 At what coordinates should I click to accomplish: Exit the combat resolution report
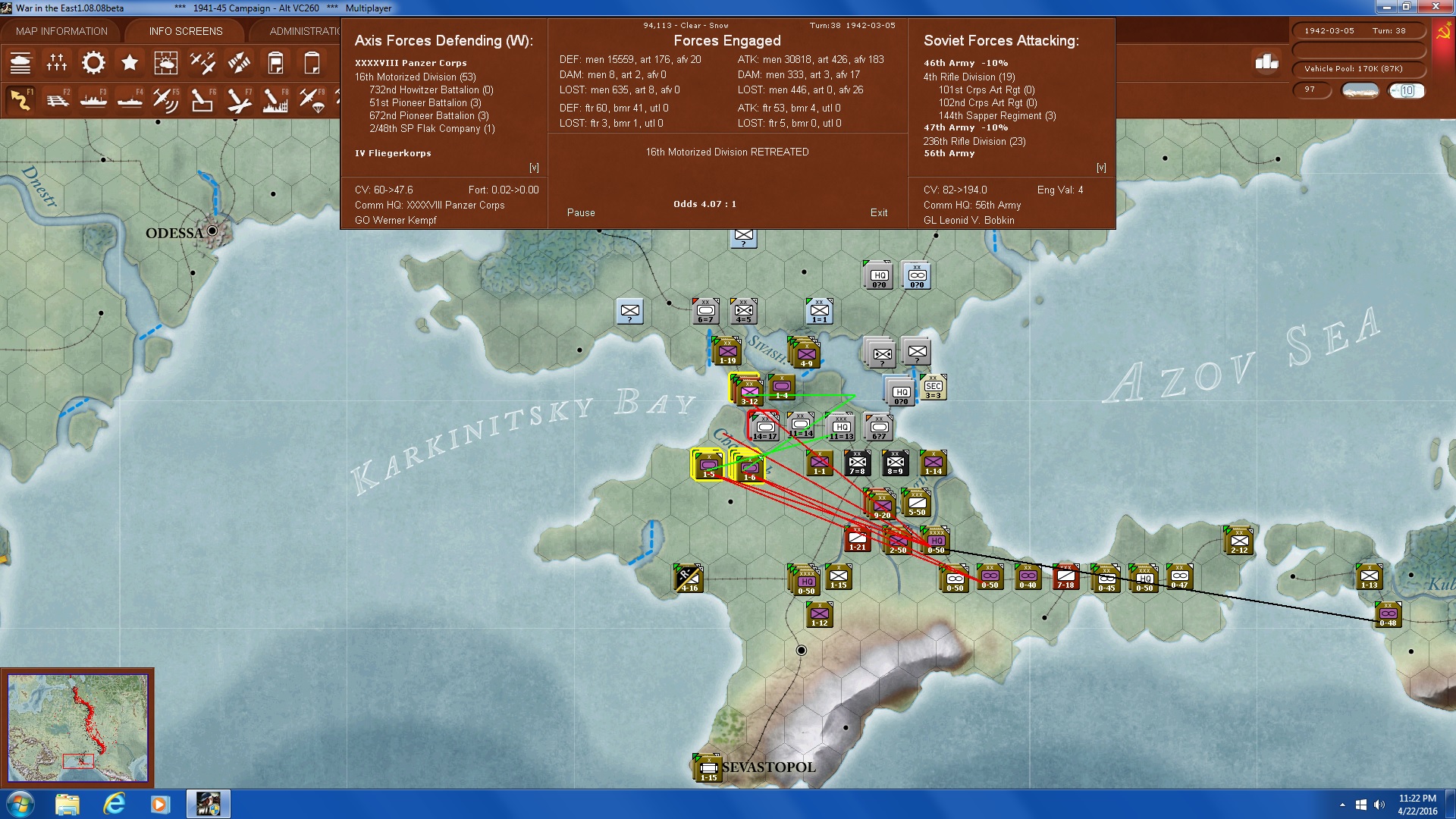click(879, 213)
